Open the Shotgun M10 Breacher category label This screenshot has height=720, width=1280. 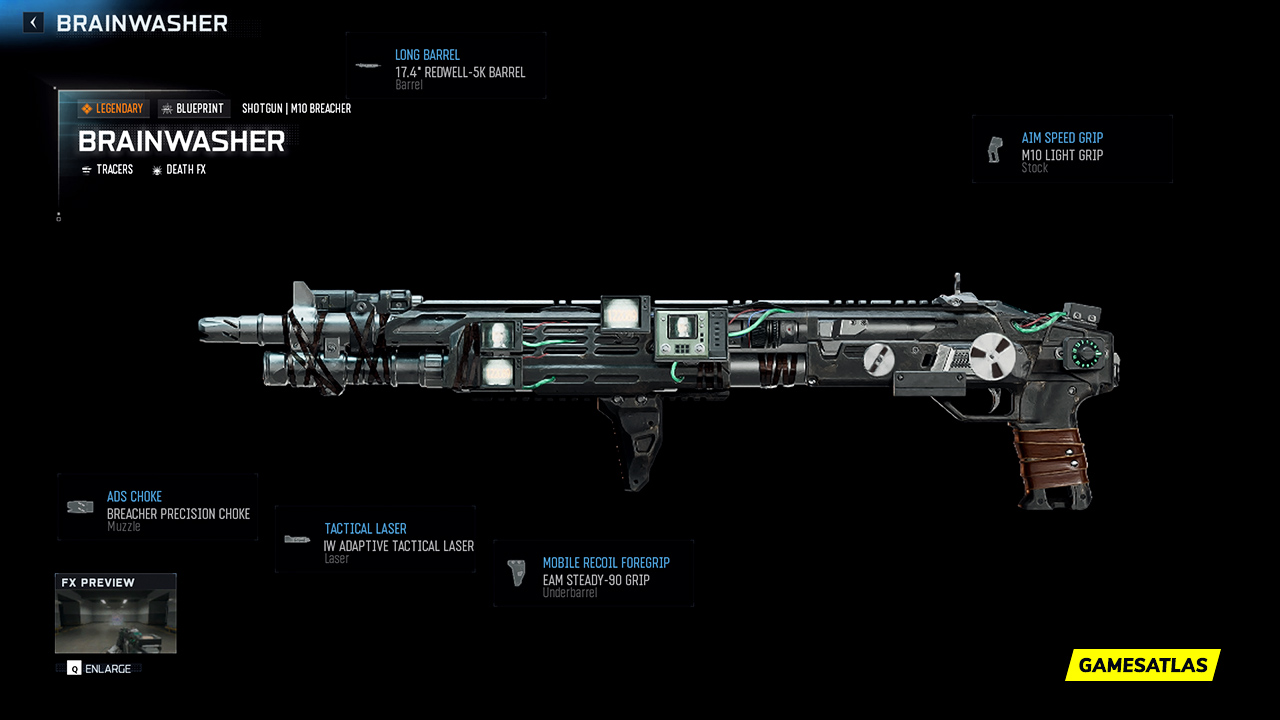[x=296, y=108]
